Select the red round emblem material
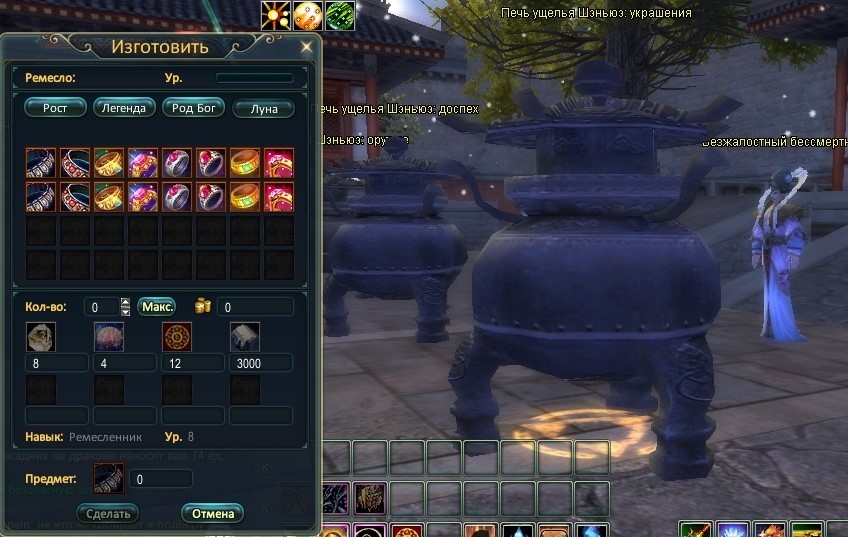 tap(177, 336)
